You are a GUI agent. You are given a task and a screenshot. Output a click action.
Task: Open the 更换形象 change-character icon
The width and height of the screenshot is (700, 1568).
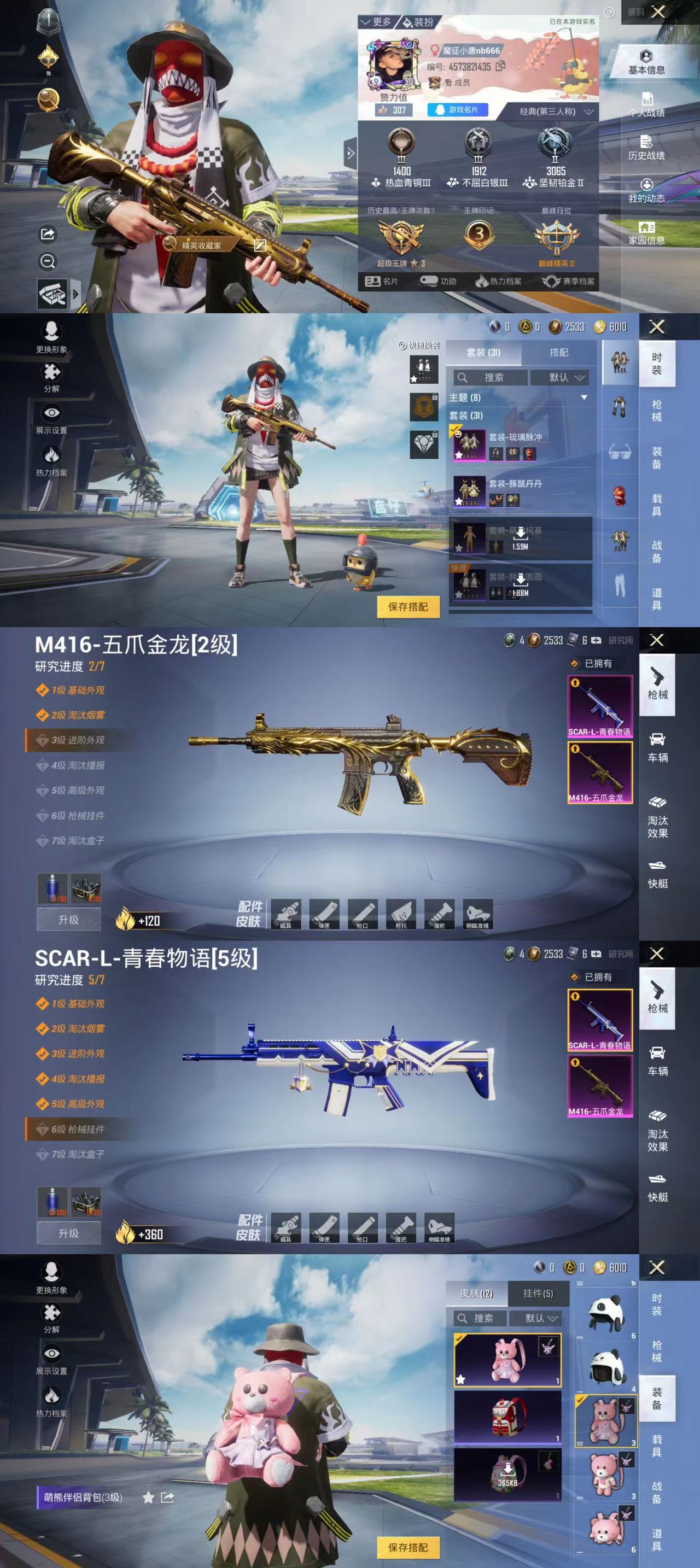(52, 332)
